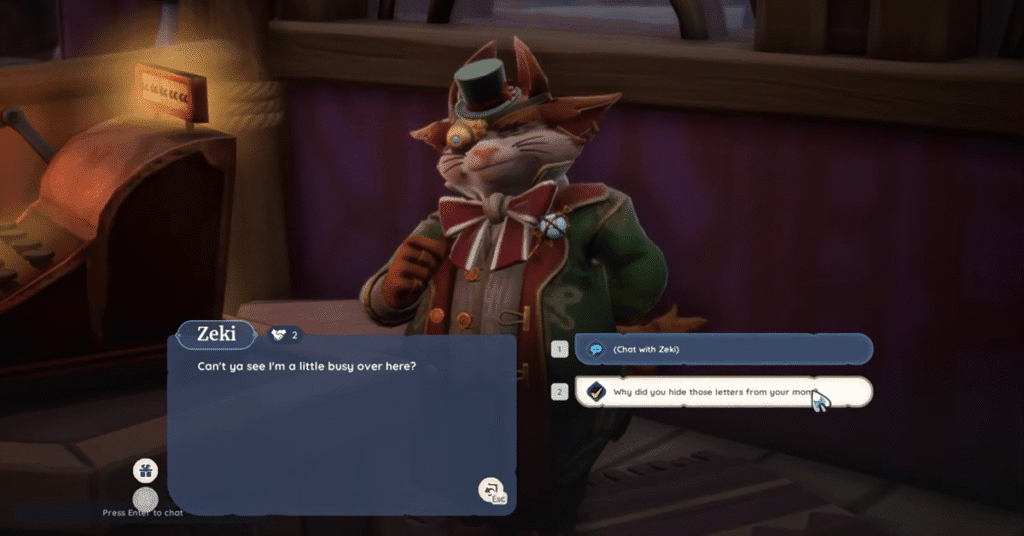This screenshot has width=1024, height=536.
Task: Exit the dialogue with the leave button
Action: (x=491, y=490)
